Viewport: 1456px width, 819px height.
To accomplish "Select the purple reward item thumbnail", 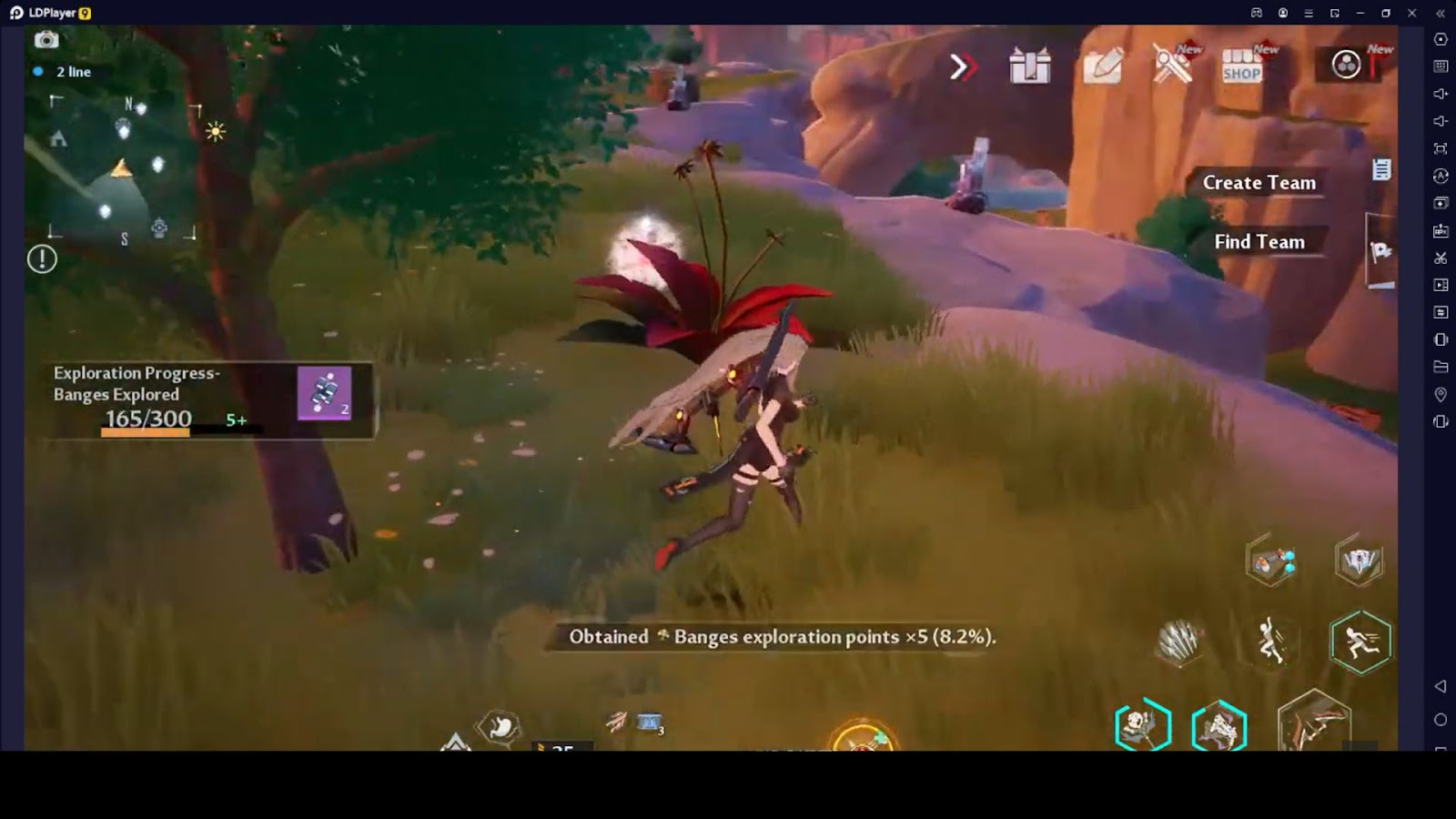I will pos(324,393).
